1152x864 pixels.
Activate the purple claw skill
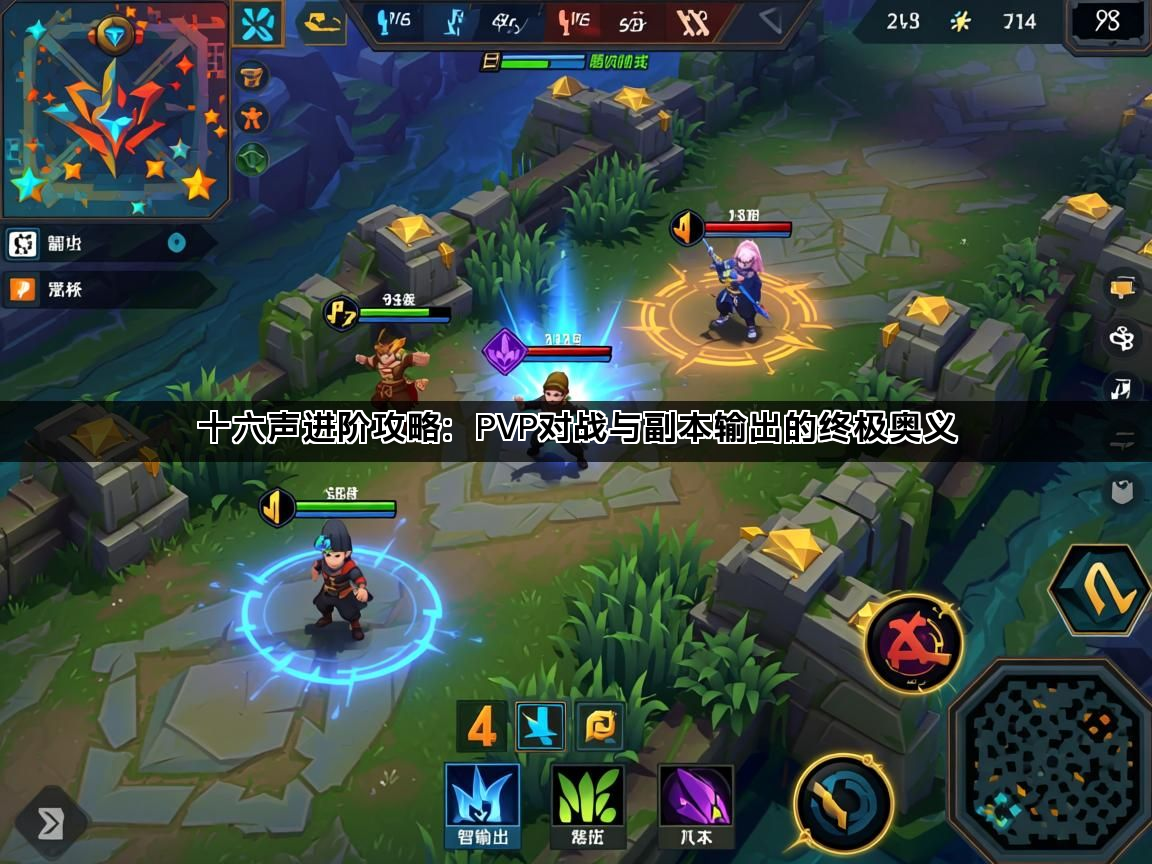(695, 806)
